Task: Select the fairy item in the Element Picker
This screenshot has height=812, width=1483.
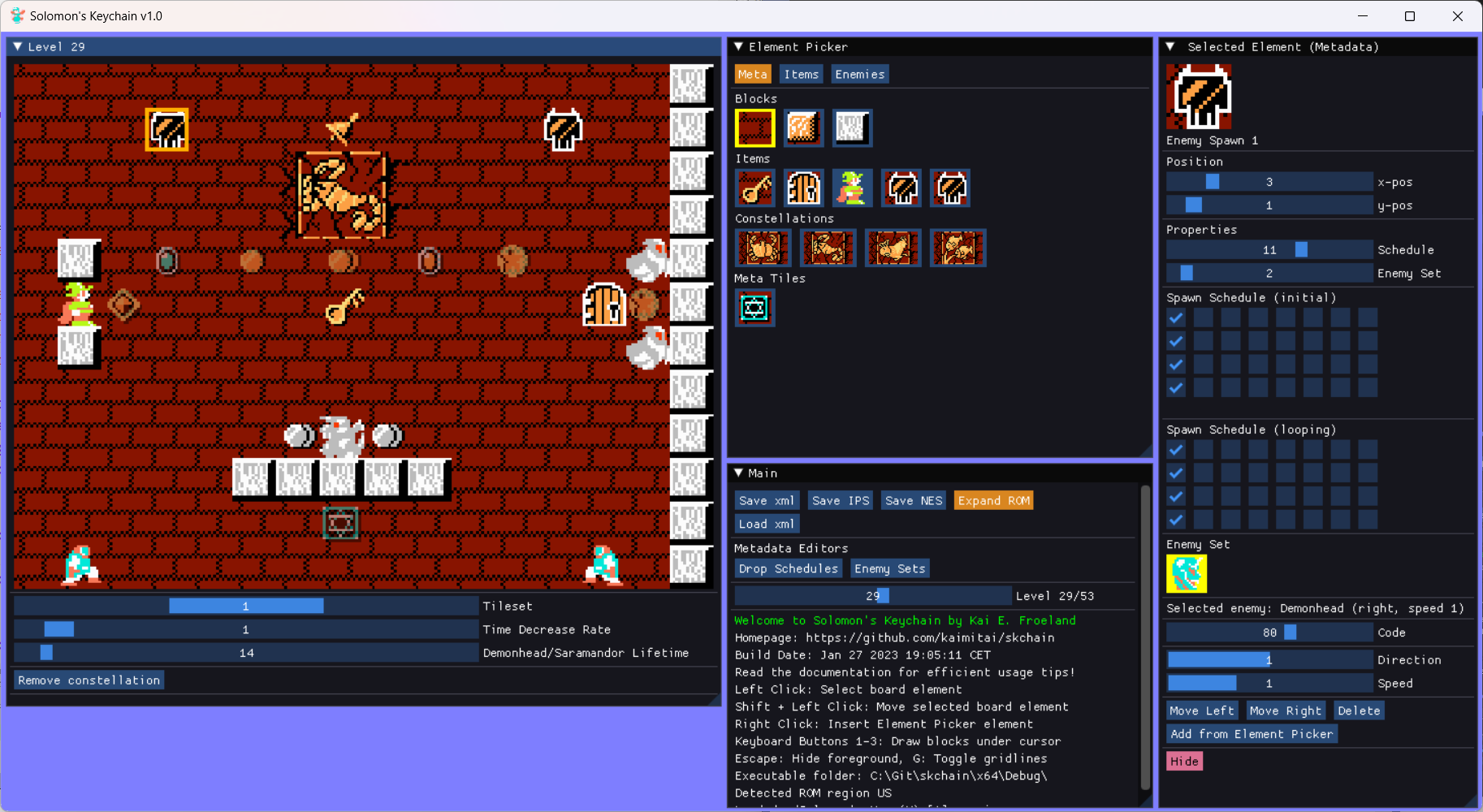Action: pyautogui.click(x=853, y=188)
